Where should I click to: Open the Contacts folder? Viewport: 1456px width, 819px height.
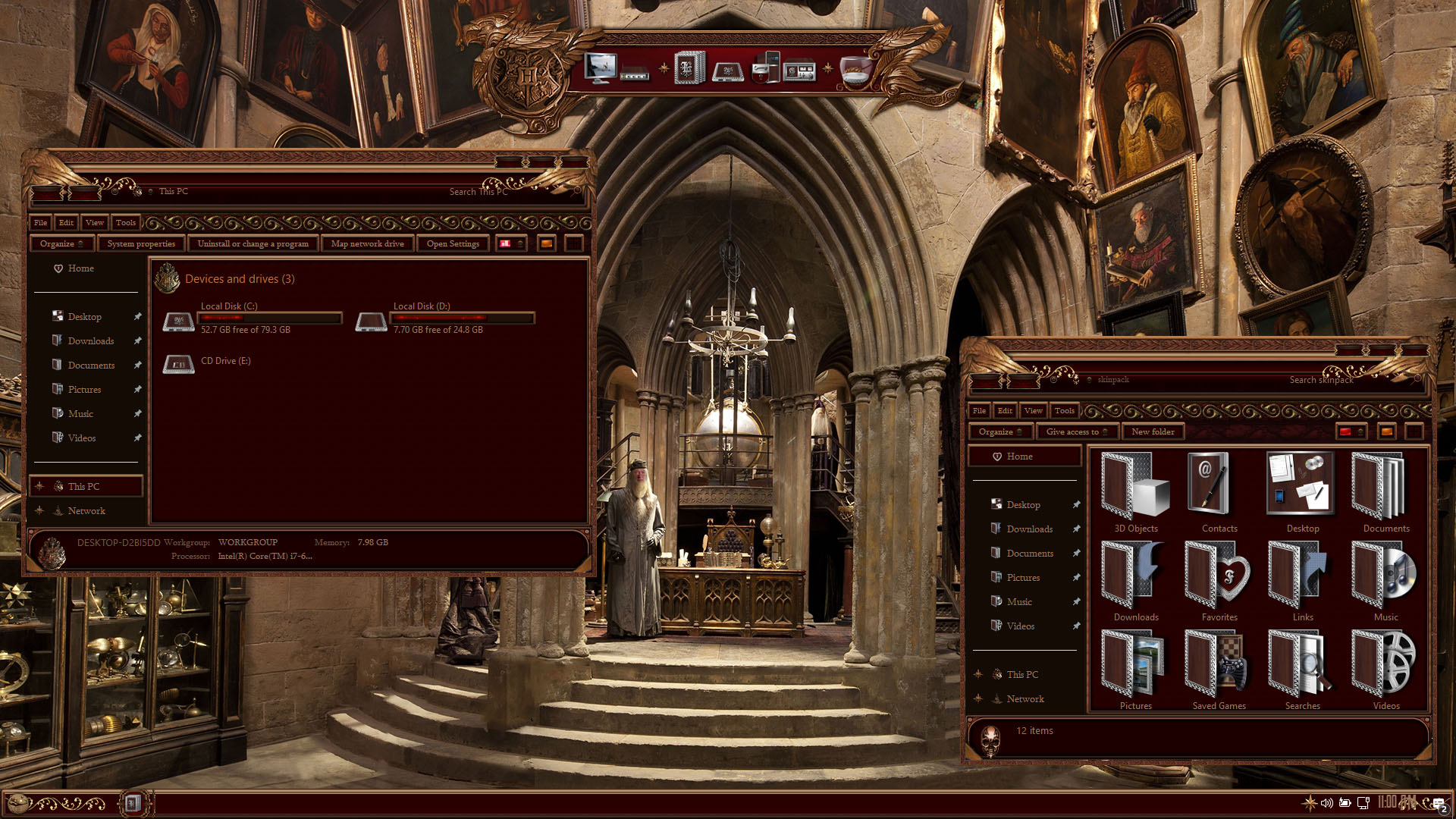click(1219, 489)
